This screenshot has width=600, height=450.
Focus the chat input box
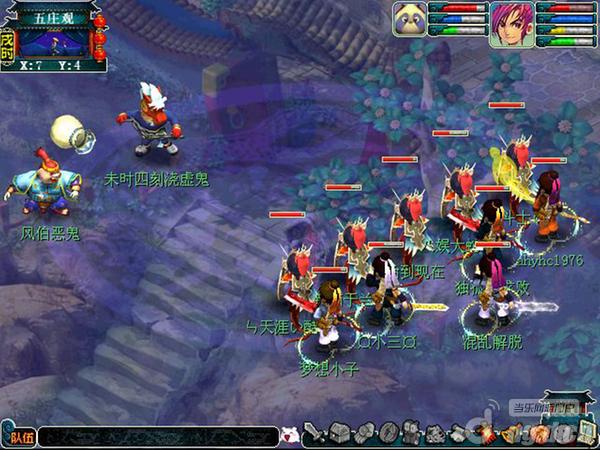tap(160, 437)
